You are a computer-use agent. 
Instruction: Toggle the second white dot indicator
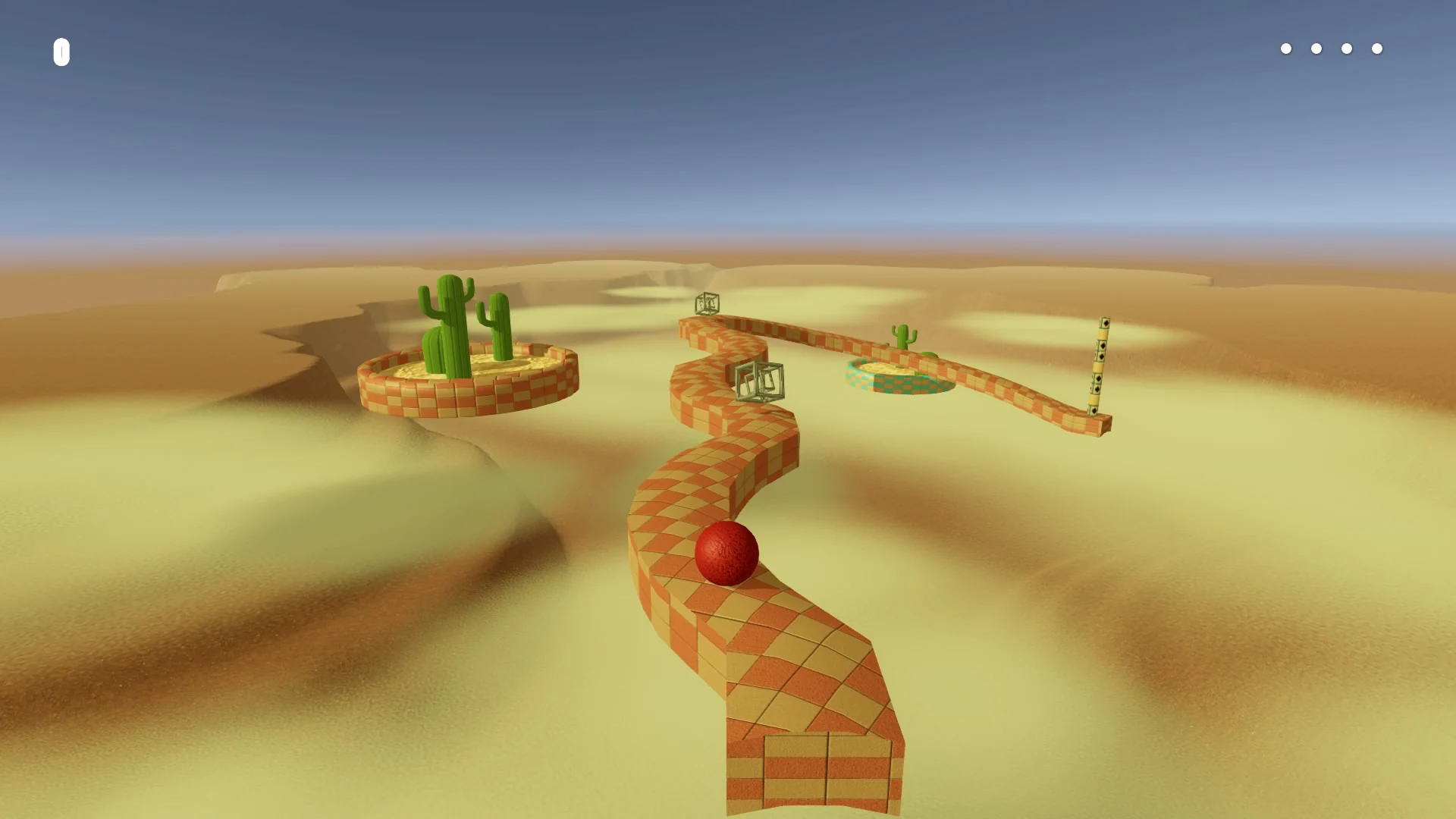[1316, 49]
